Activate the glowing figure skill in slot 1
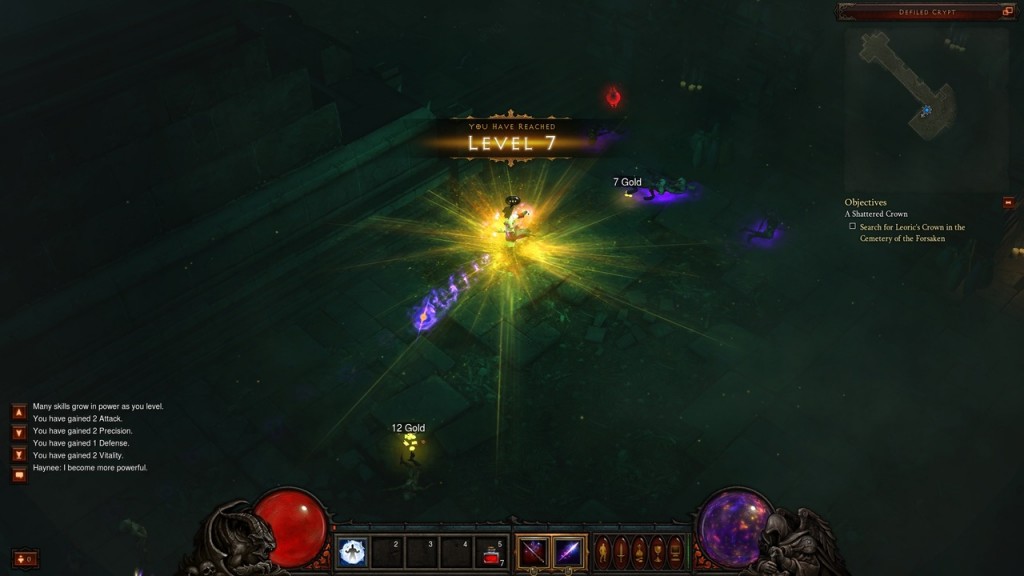This screenshot has height=576, width=1024. pyautogui.click(x=351, y=552)
